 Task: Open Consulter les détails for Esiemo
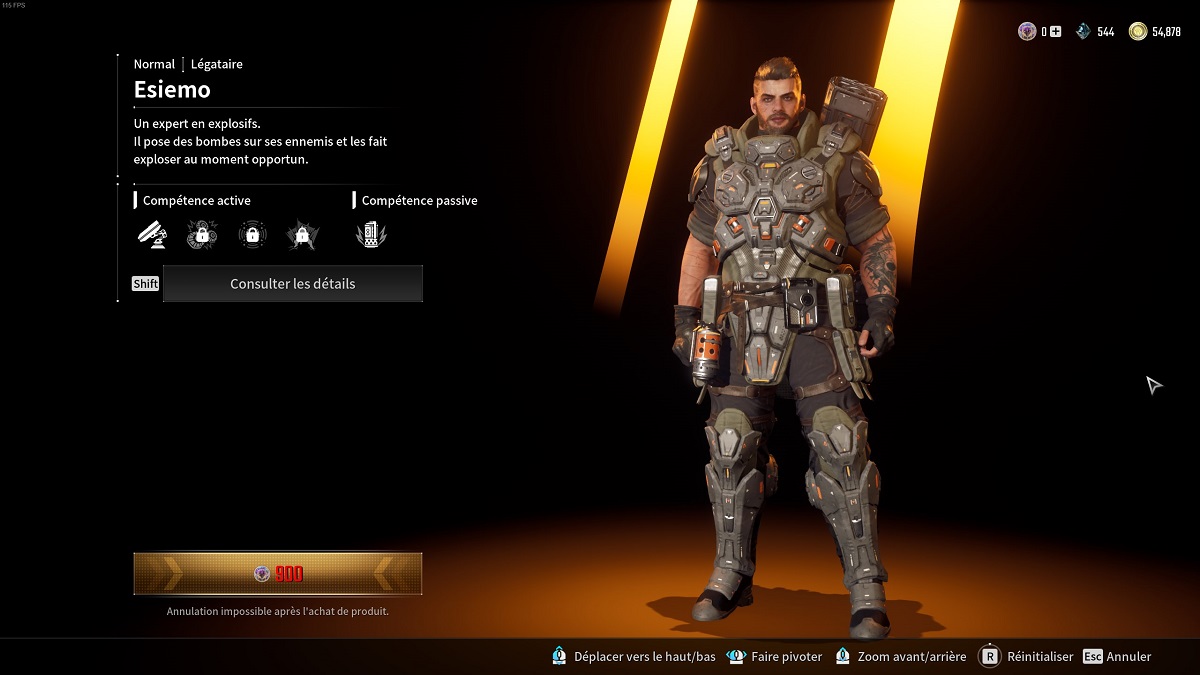292,284
